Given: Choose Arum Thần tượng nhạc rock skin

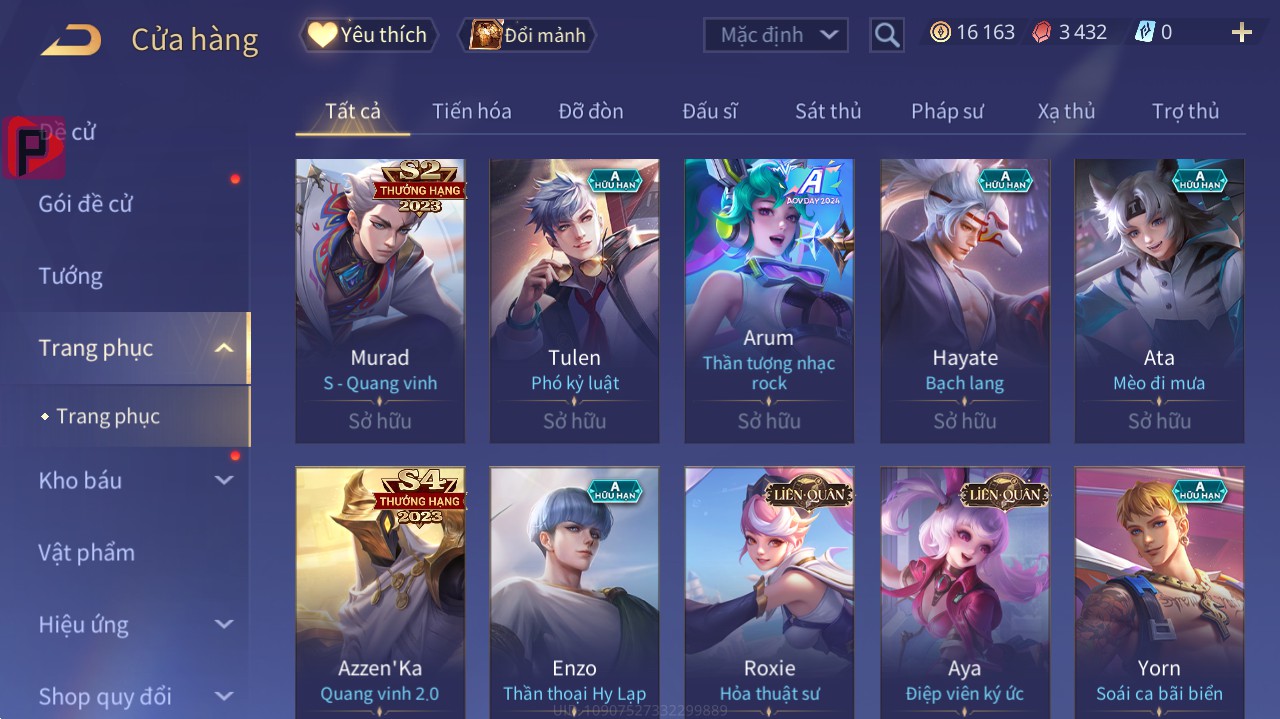Looking at the screenshot, I should (769, 300).
